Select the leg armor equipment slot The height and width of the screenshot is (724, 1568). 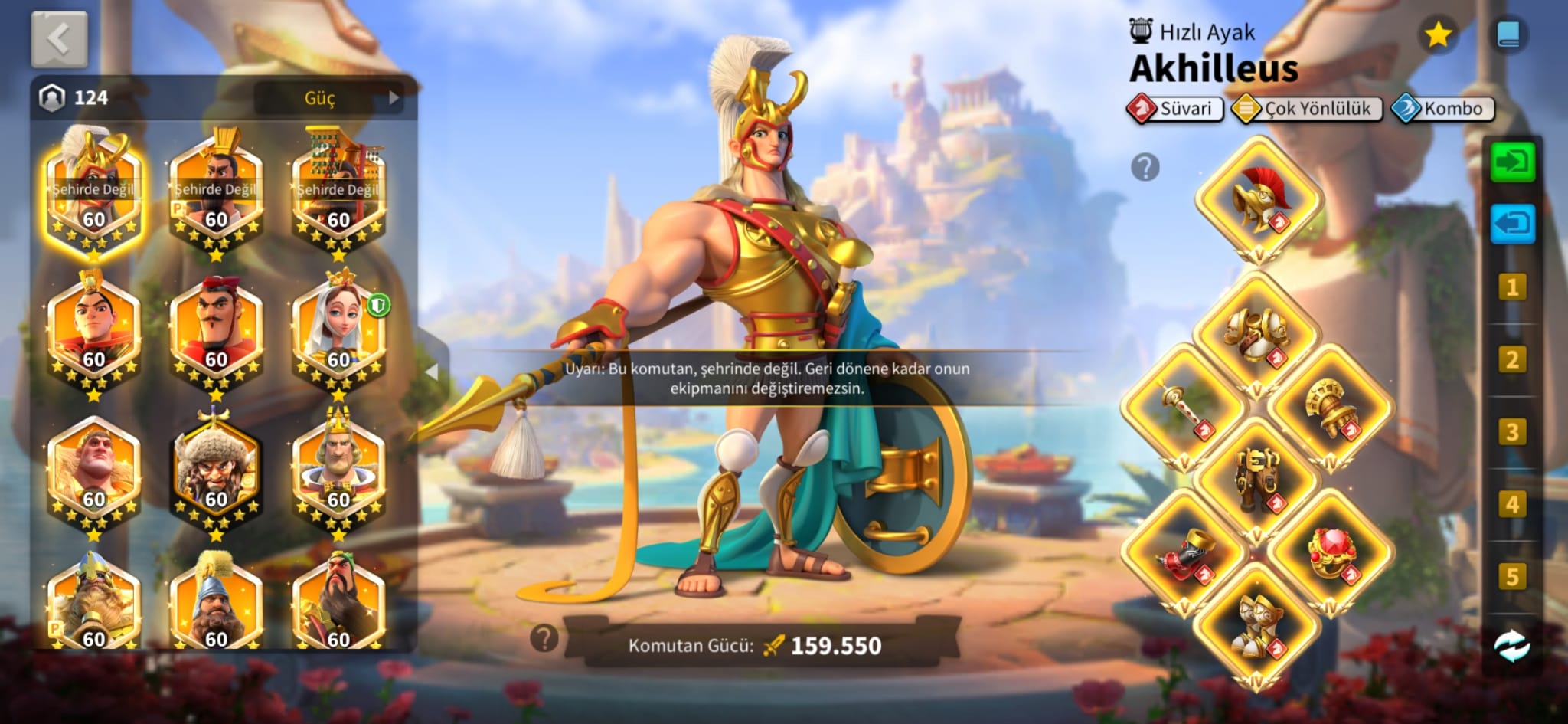(x=1257, y=479)
